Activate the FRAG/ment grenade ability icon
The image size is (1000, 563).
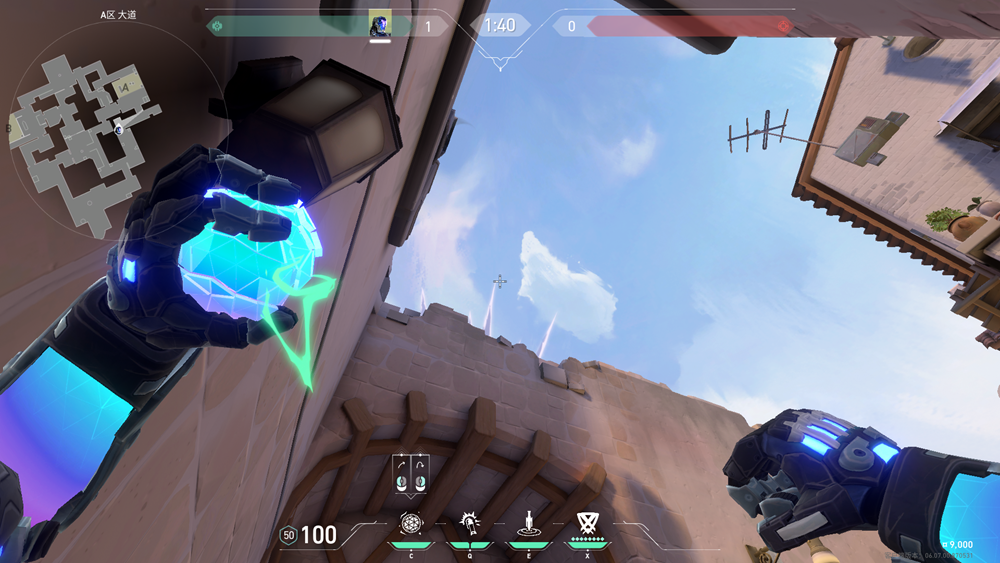[411, 522]
